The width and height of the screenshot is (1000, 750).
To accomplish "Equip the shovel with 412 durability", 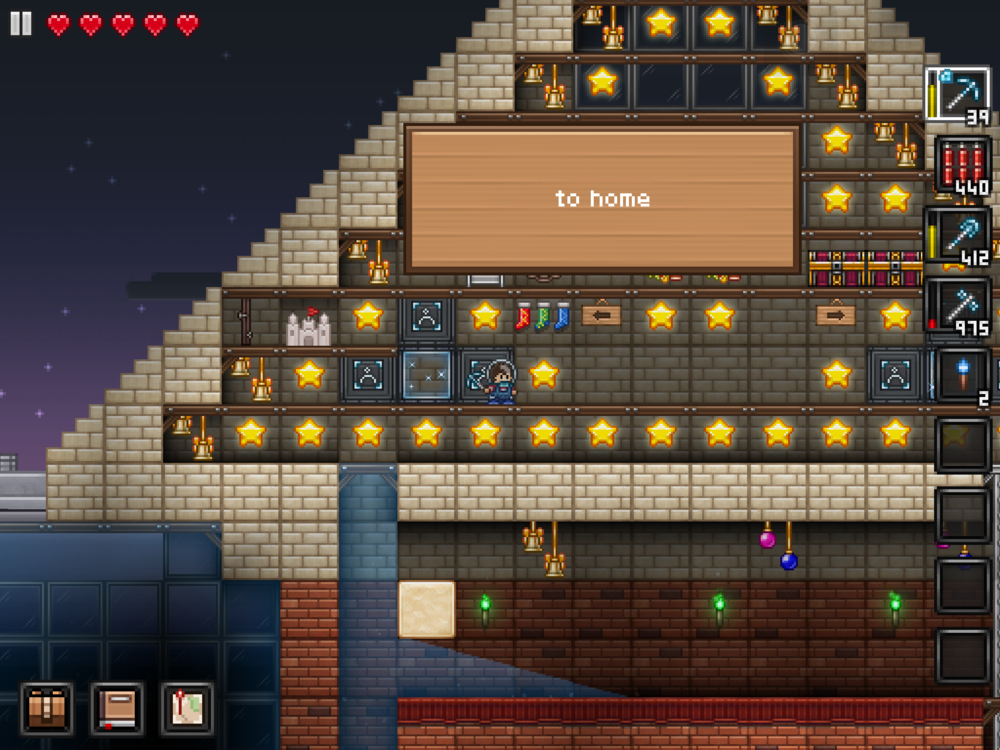I will tap(960, 236).
